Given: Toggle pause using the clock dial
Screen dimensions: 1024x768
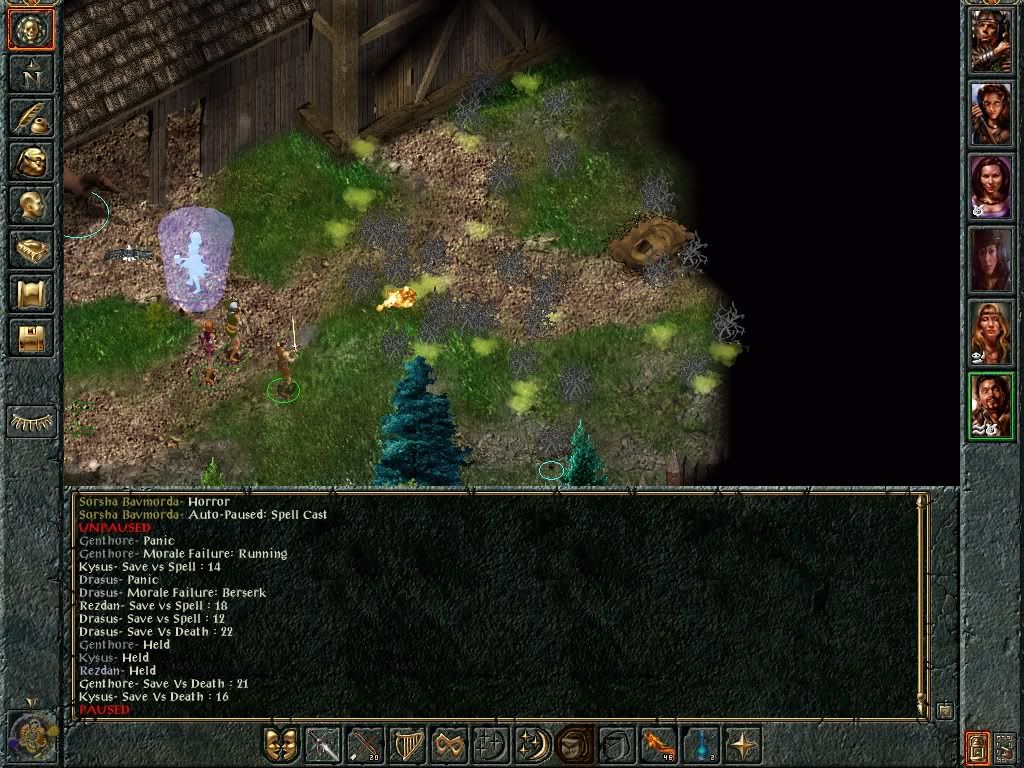Looking at the screenshot, I should pos(30,738).
